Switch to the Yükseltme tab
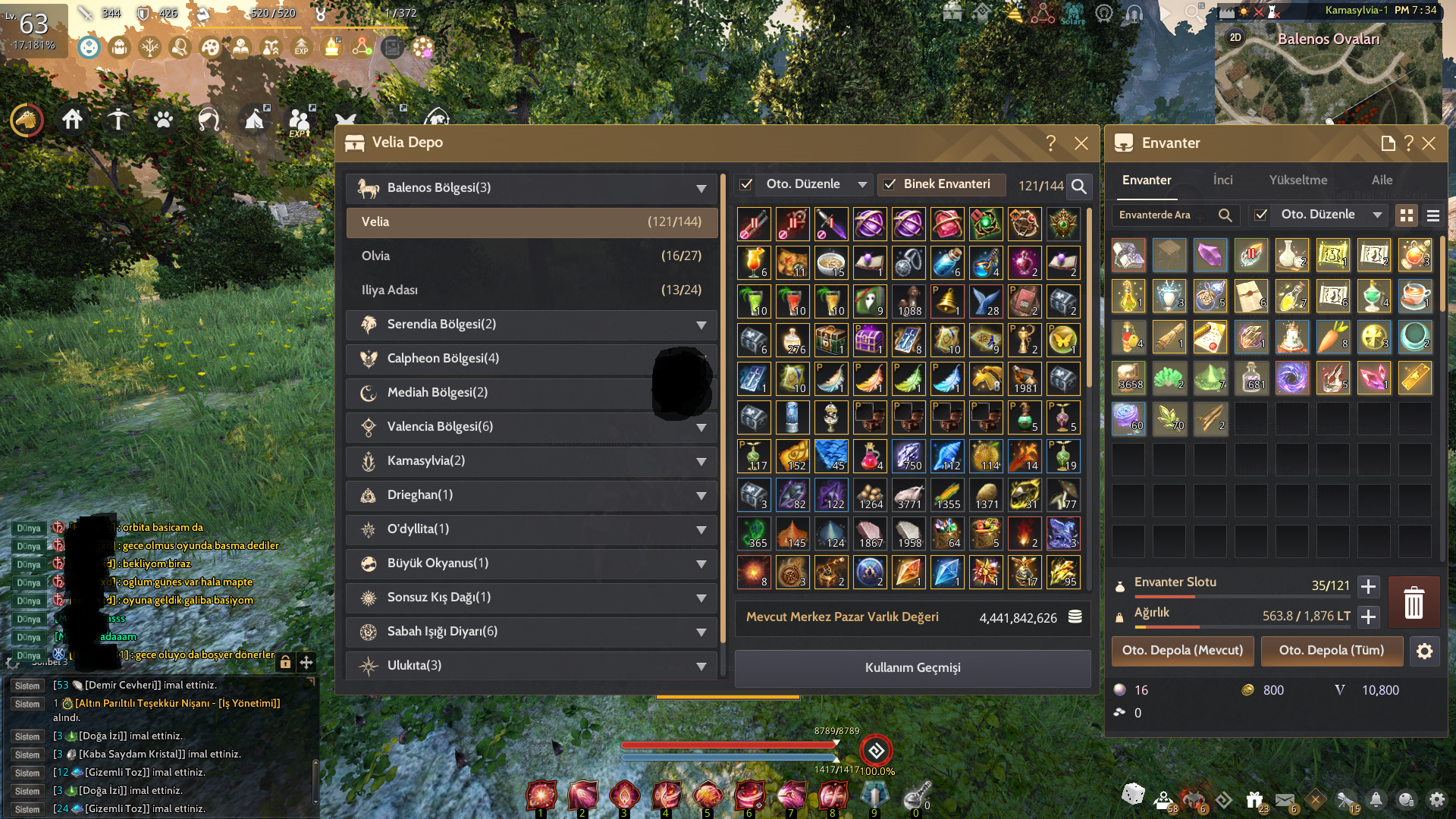 (1298, 180)
